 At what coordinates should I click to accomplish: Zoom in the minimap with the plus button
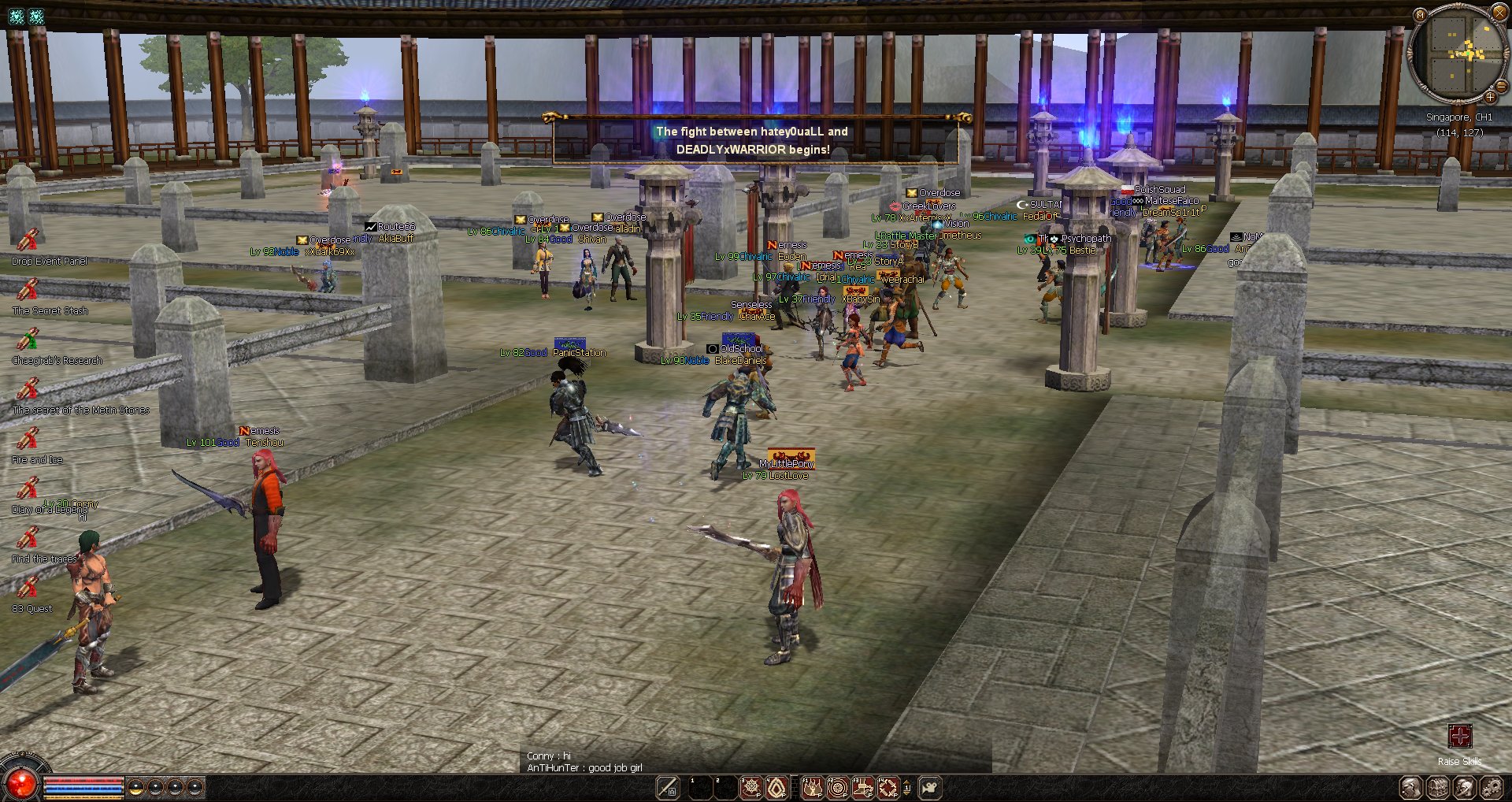click(x=1491, y=97)
